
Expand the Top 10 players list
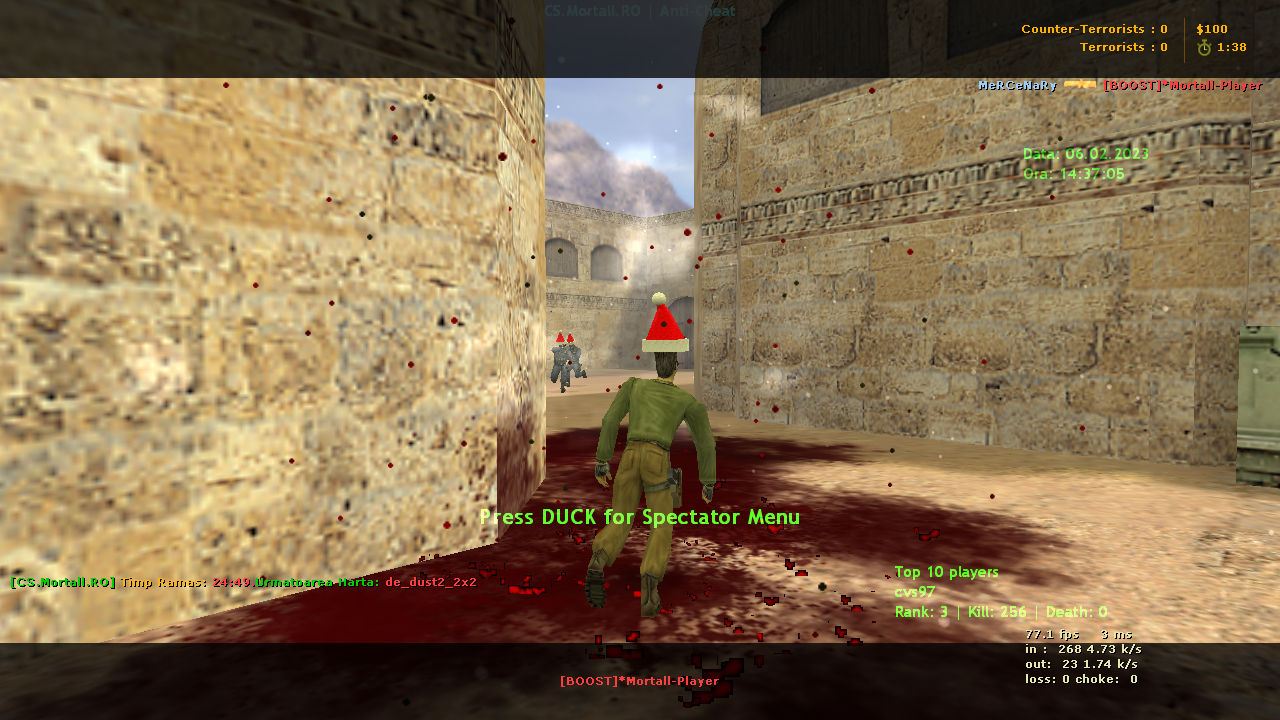[946, 572]
